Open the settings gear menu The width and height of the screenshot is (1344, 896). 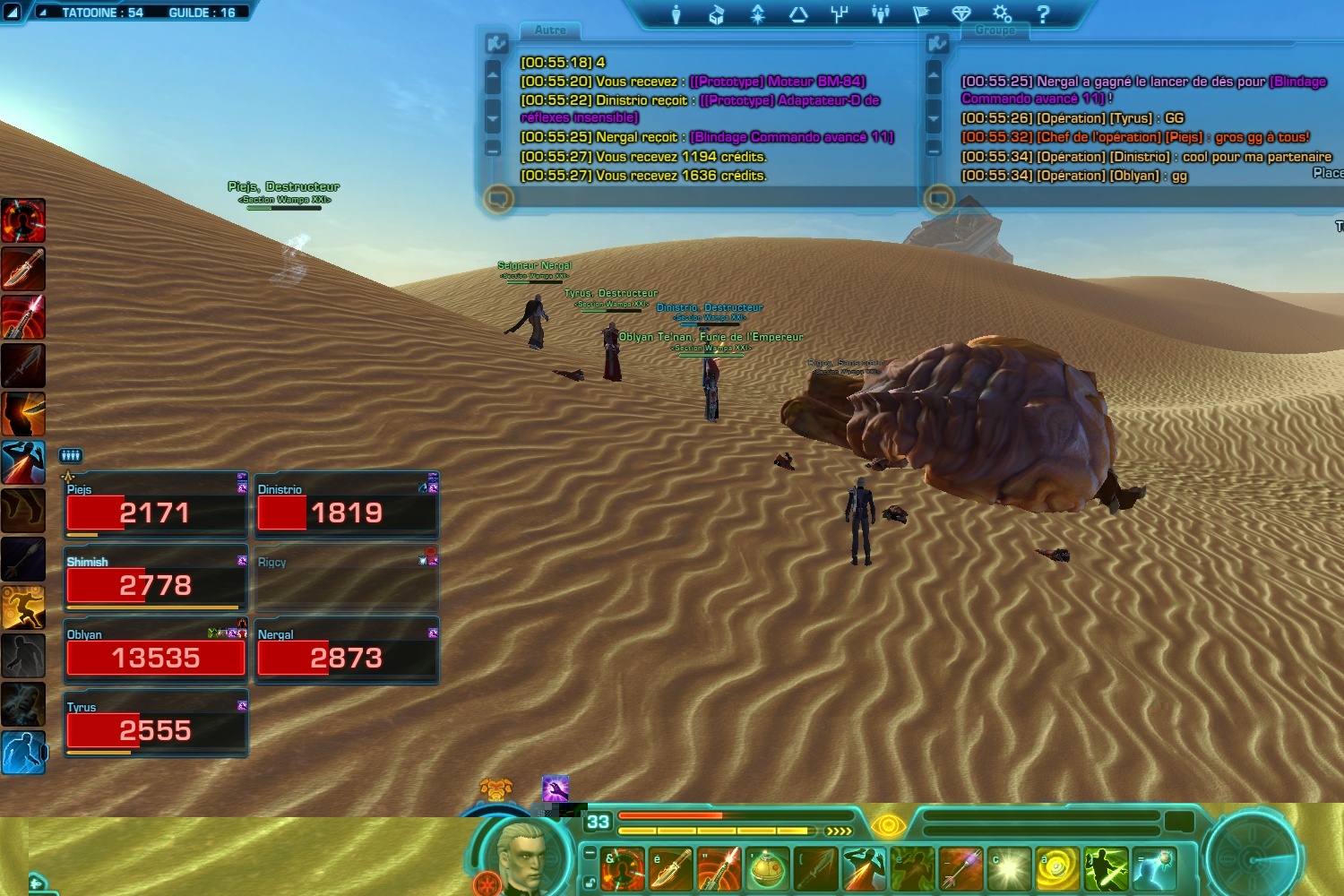tap(1002, 14)
